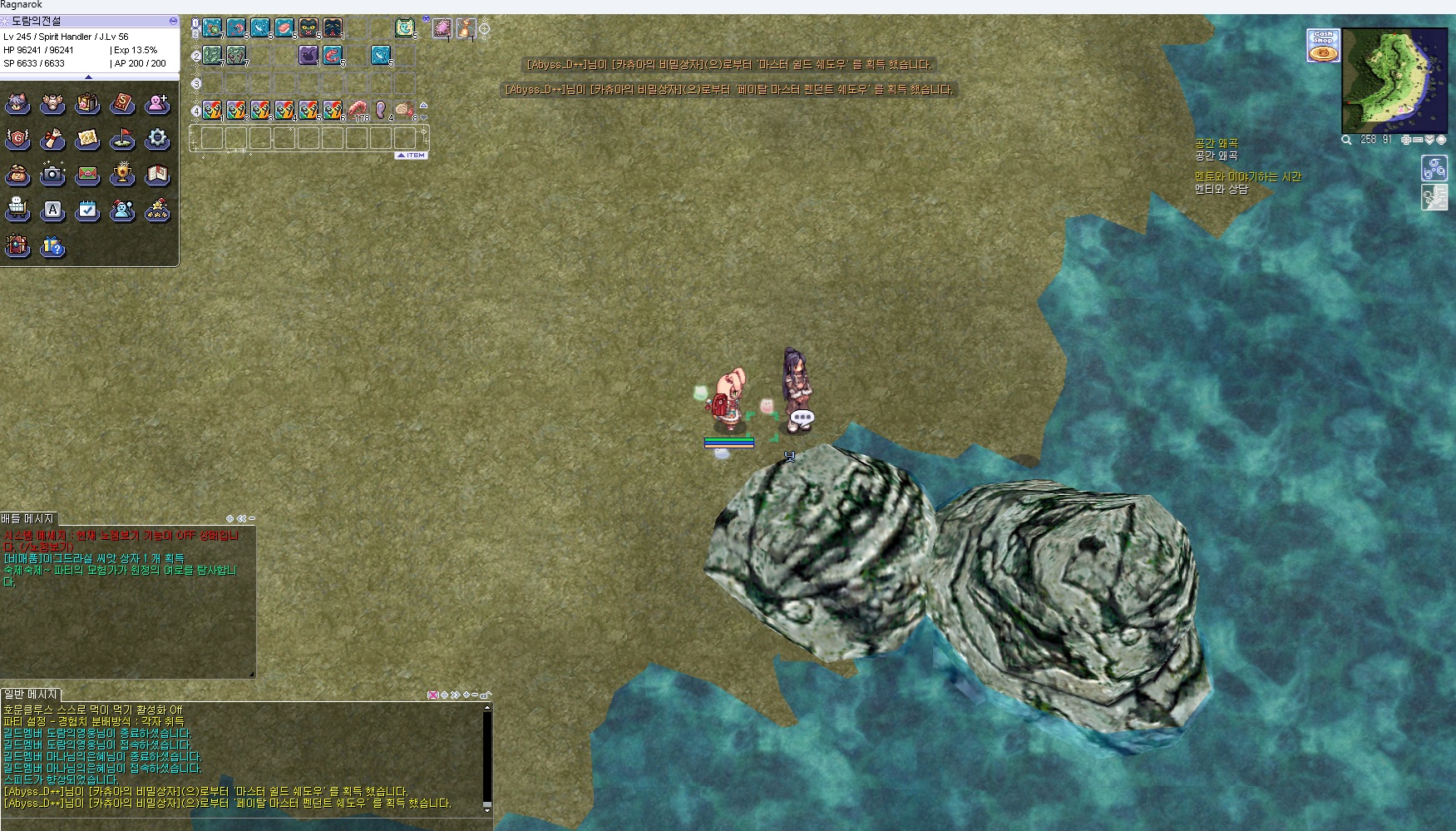This screenshot has width=1456, height=831.
Task: Minimize the character status window
Action: (173, 21)
